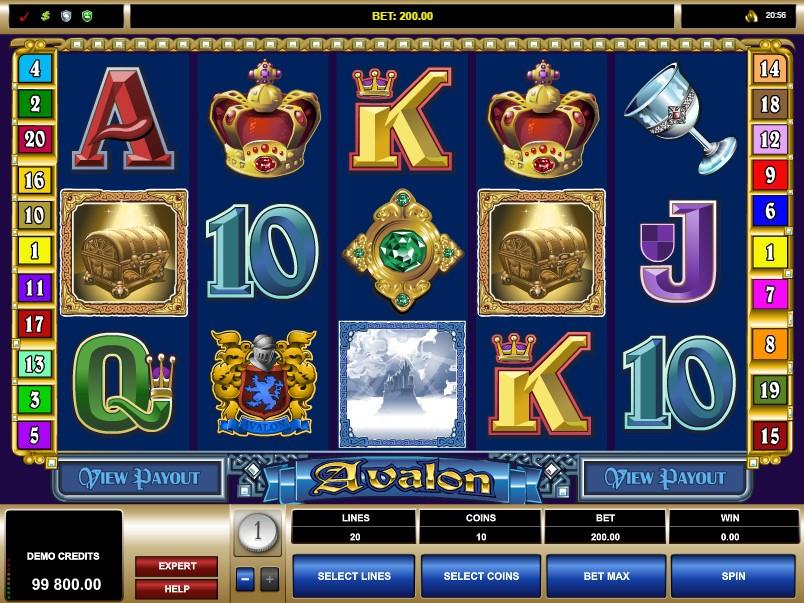Switch to Expert mode

tap(176, 566)
